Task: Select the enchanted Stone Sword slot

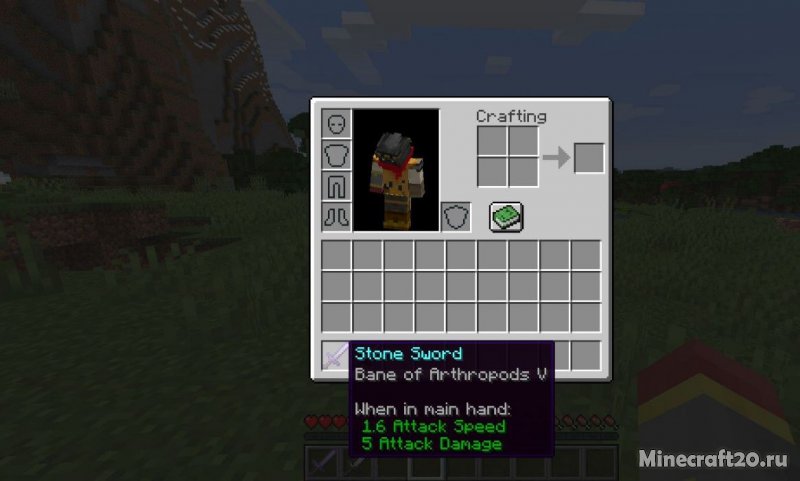Action: 336,355
